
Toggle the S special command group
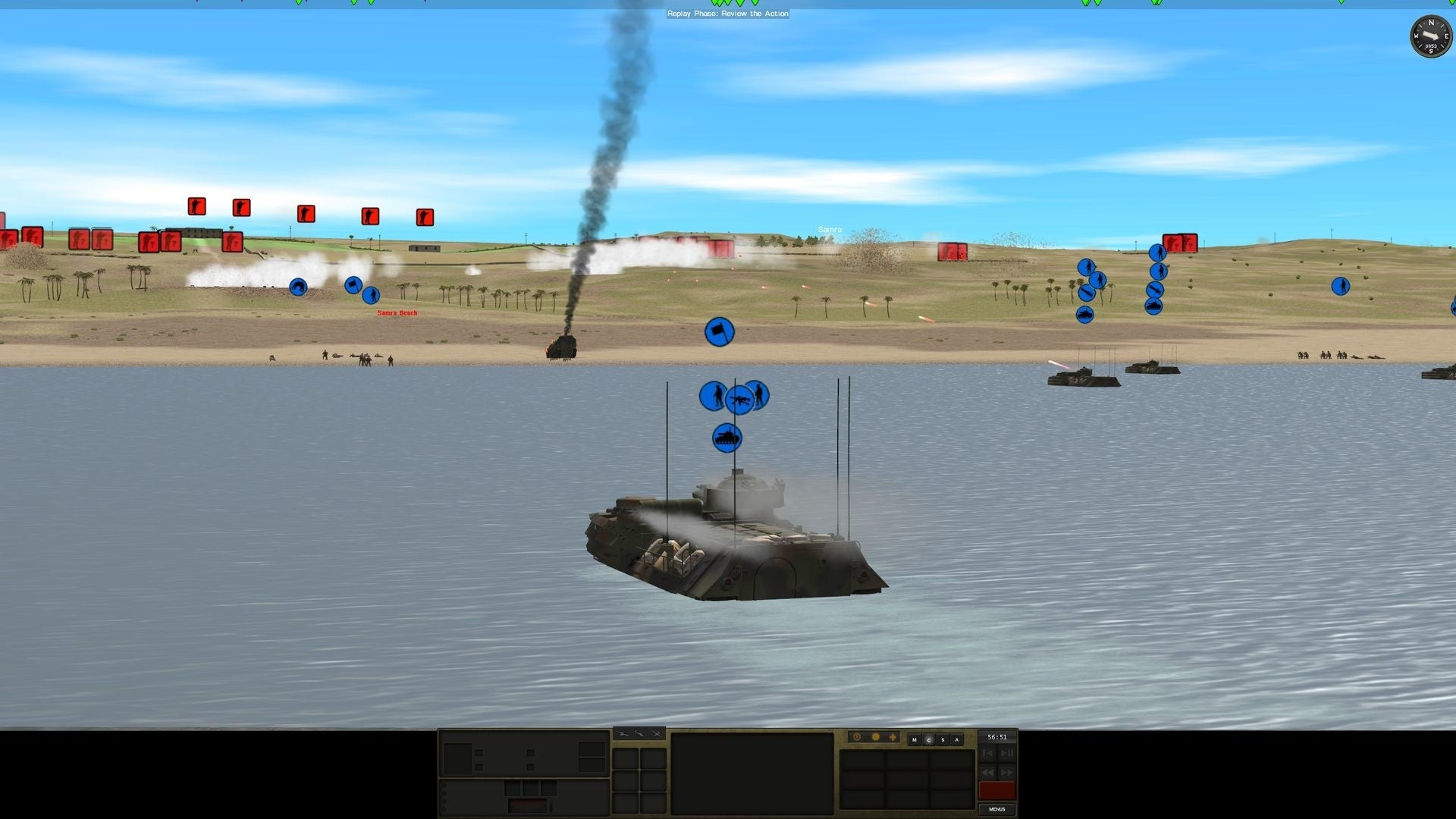click(x=943, y=740)
